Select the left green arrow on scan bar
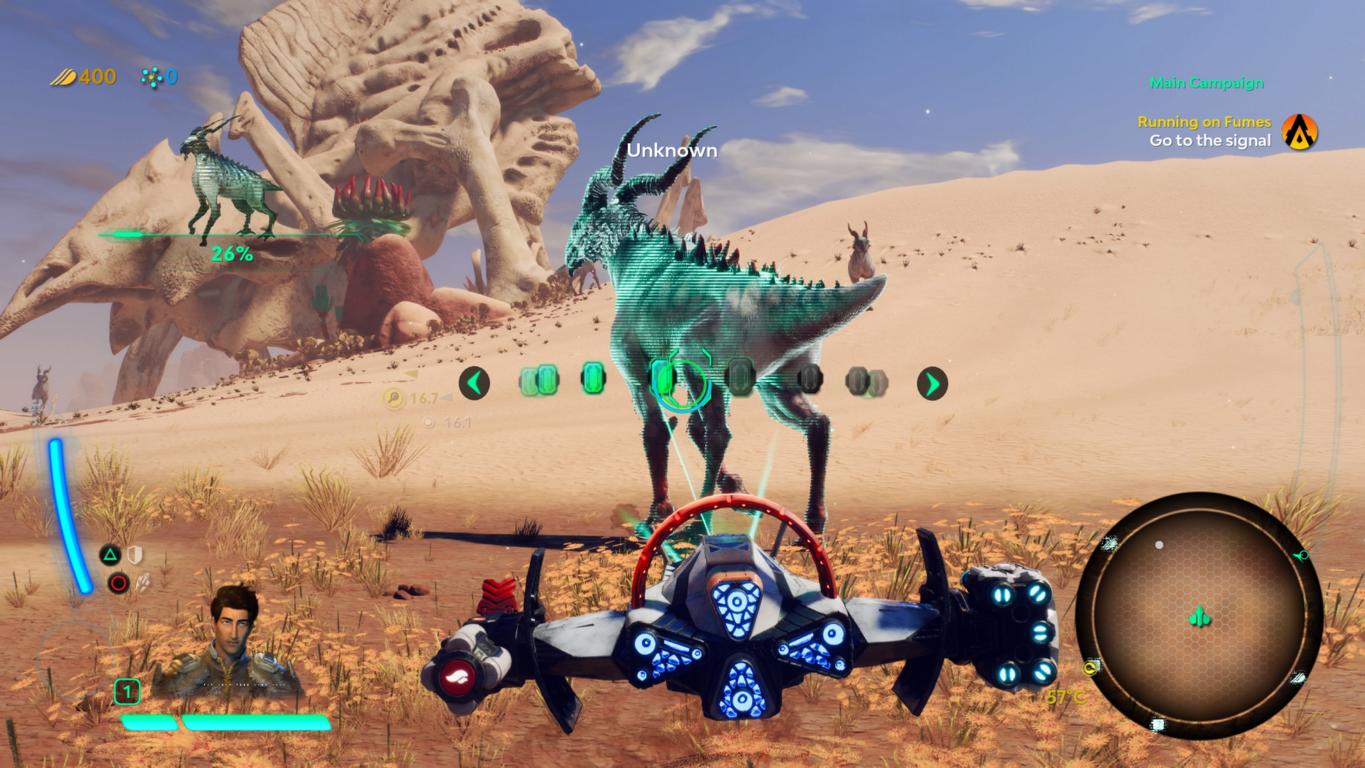The height and width of the screenshot is (768, 1365). (474, 382)
